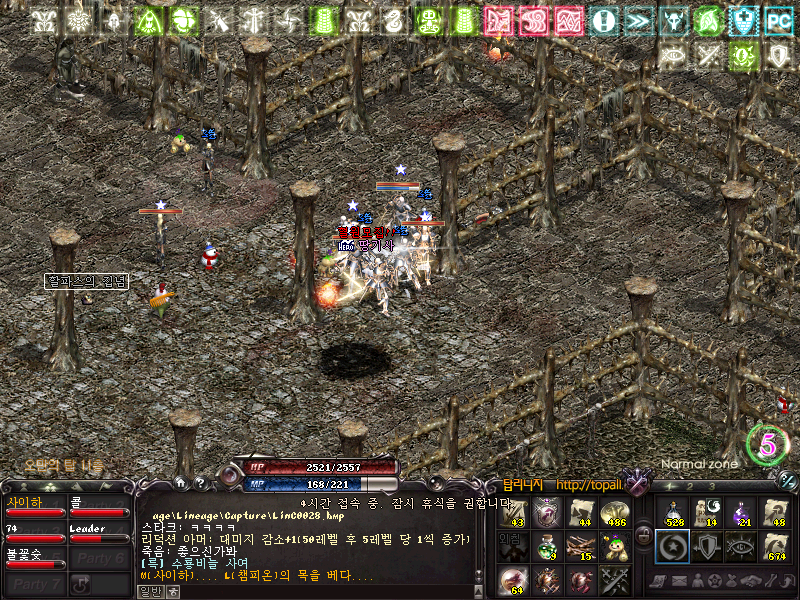This screenshot has height=600, width=800.
Task: Click the PC buff icon
Action: [x=777, y=19]
